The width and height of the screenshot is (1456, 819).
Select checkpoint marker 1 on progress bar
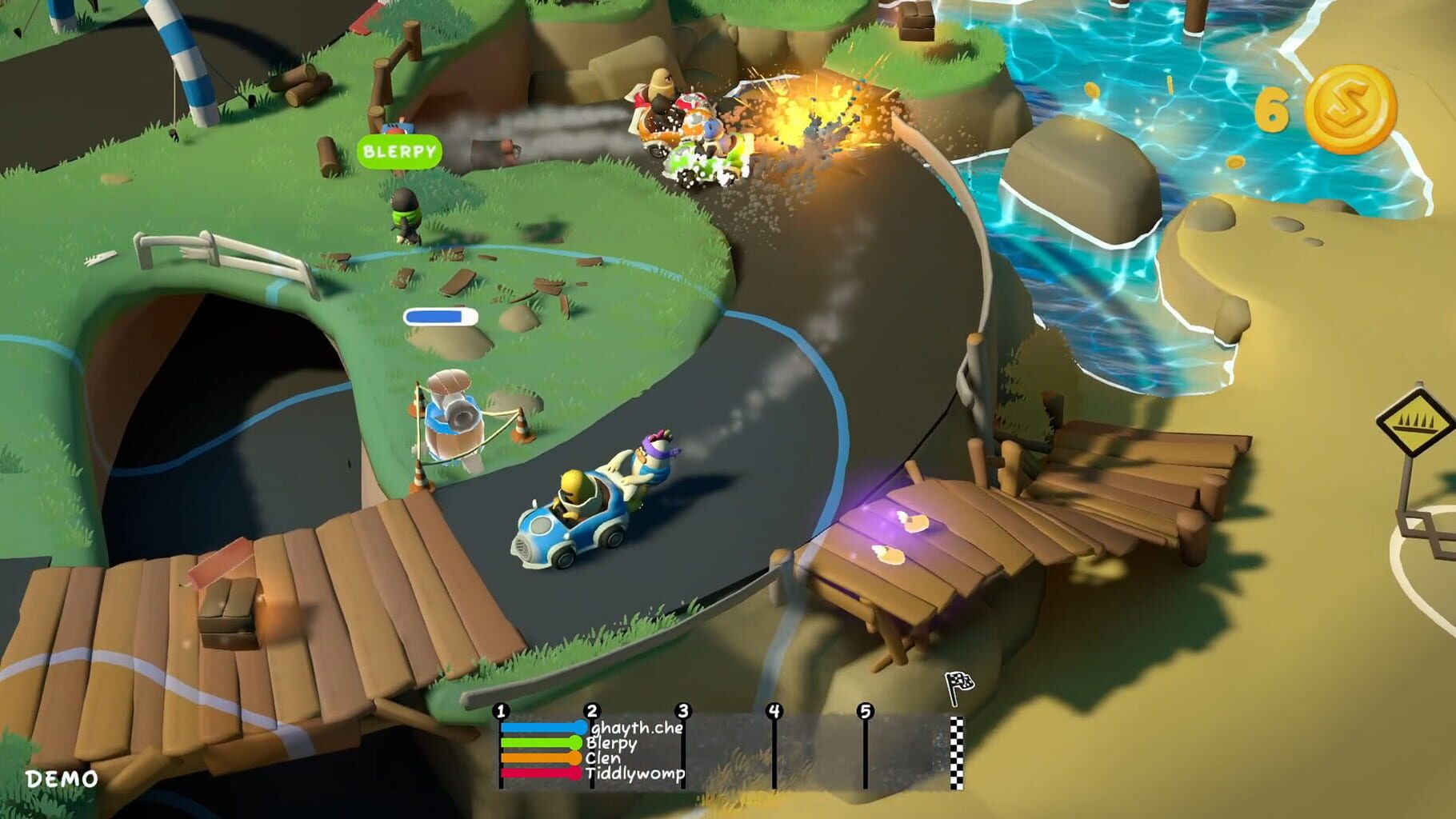coord(502,710)
